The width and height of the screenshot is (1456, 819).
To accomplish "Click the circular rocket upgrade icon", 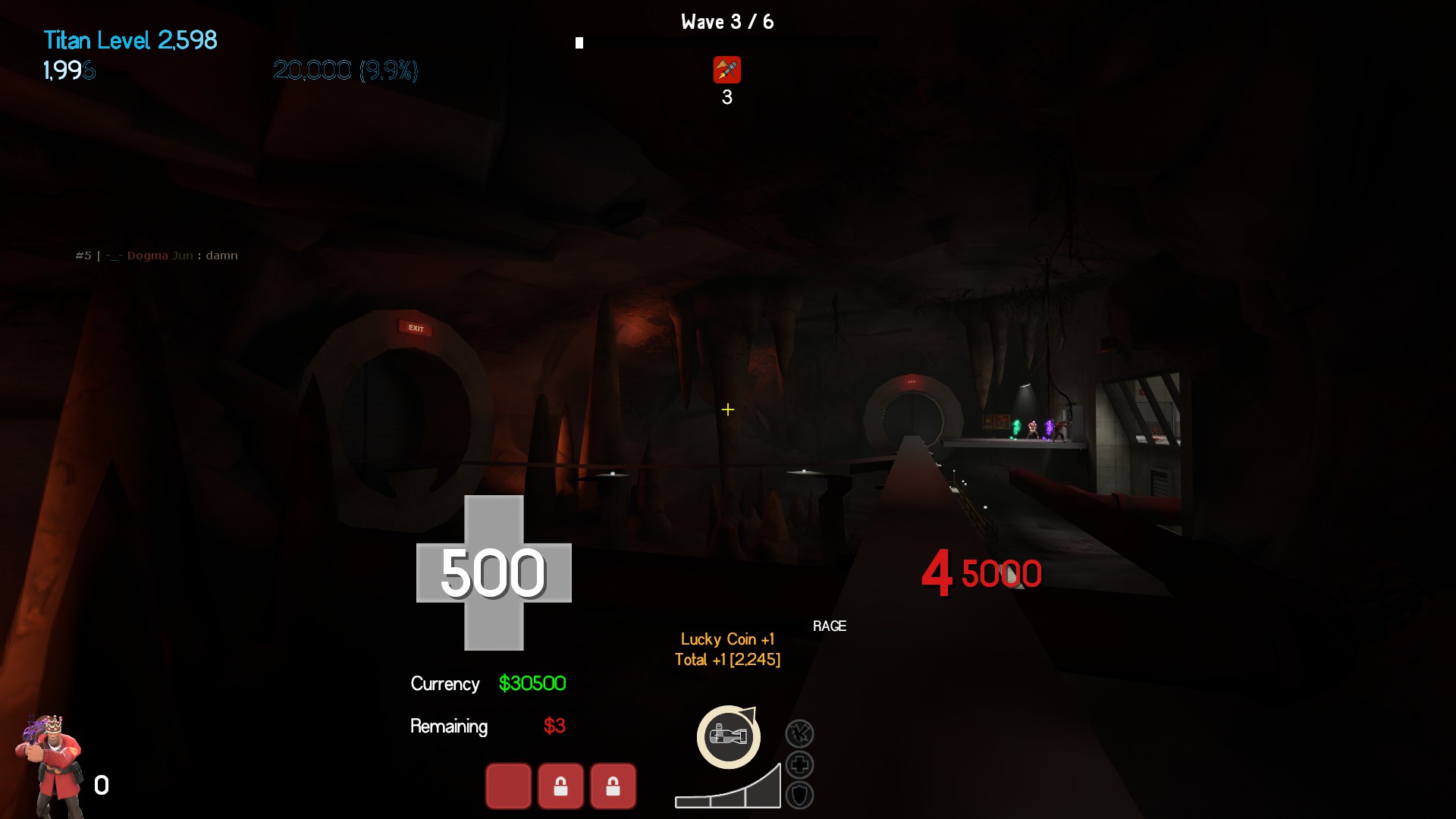I will 728,736.
